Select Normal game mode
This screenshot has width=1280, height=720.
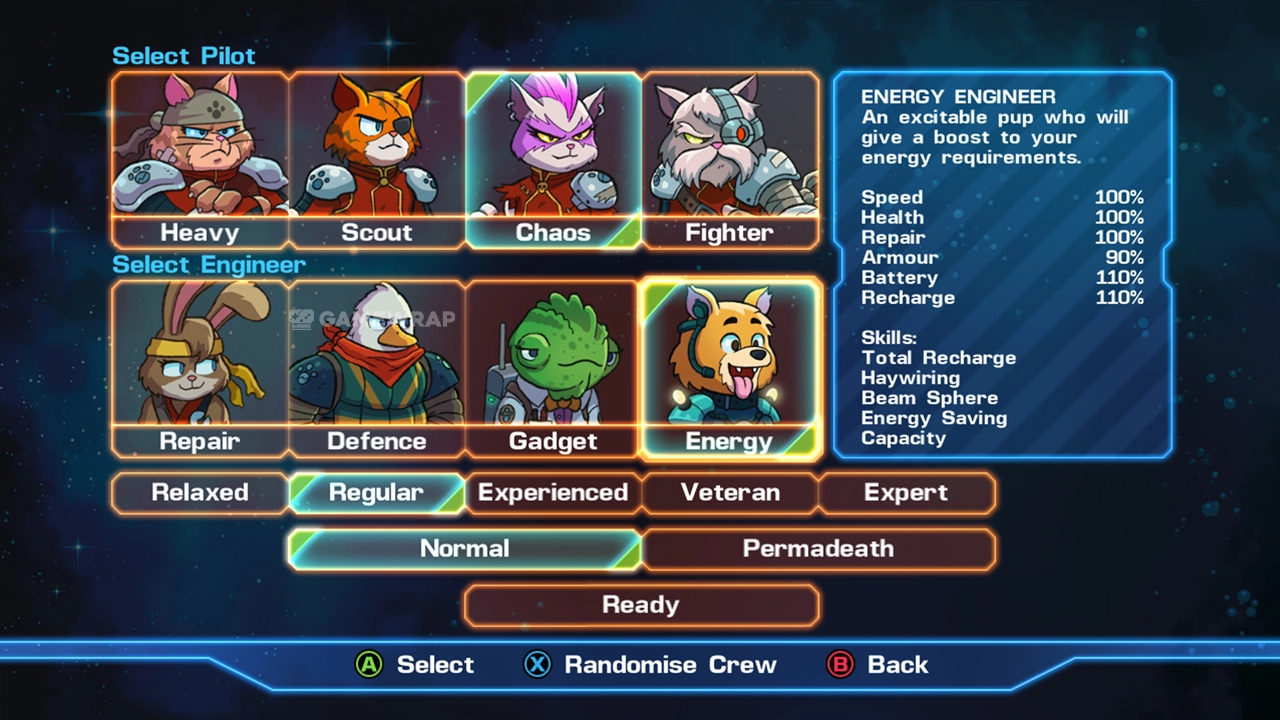point(465,549)
